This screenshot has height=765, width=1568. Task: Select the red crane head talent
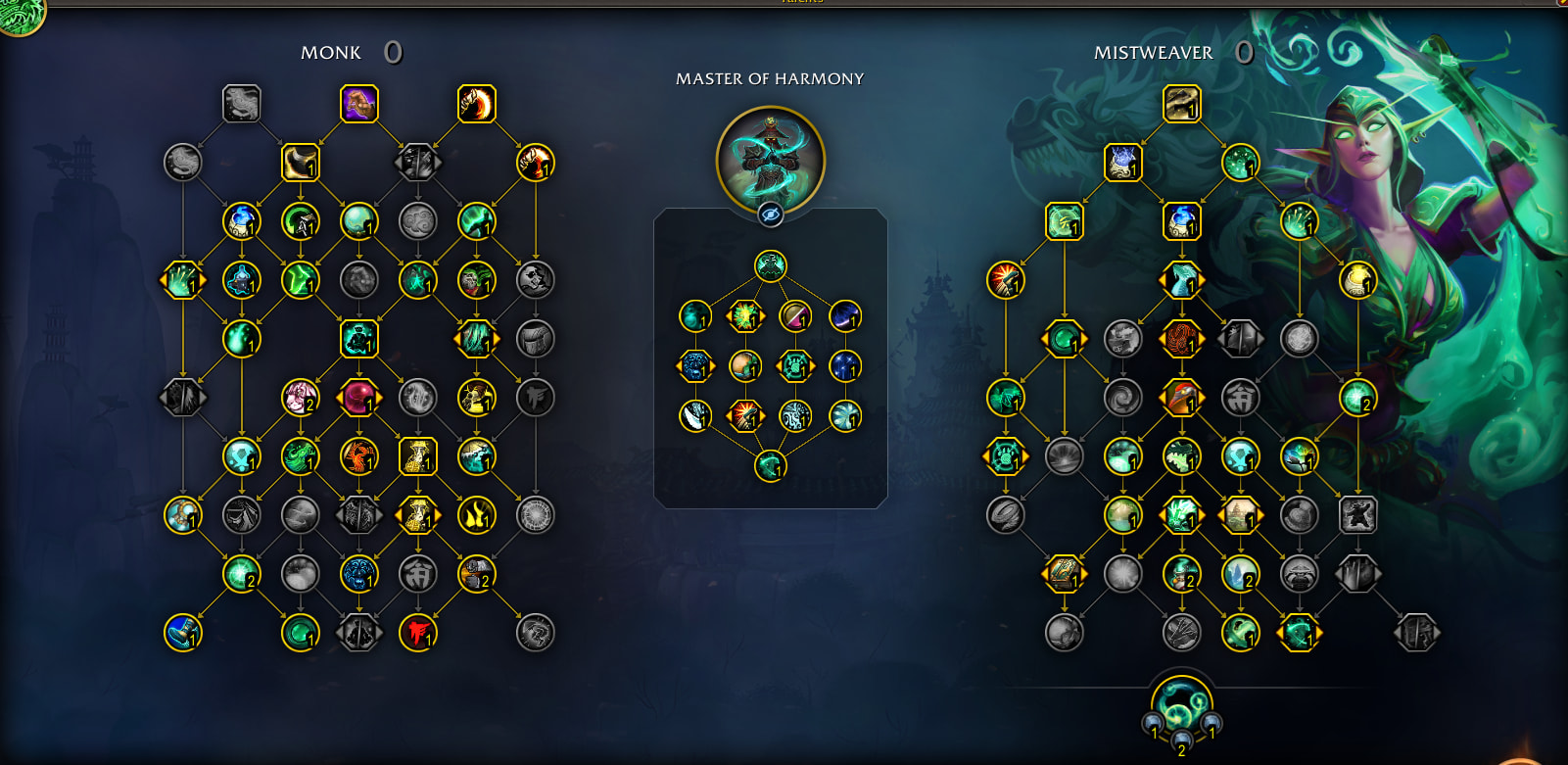tap(1182, 398)
